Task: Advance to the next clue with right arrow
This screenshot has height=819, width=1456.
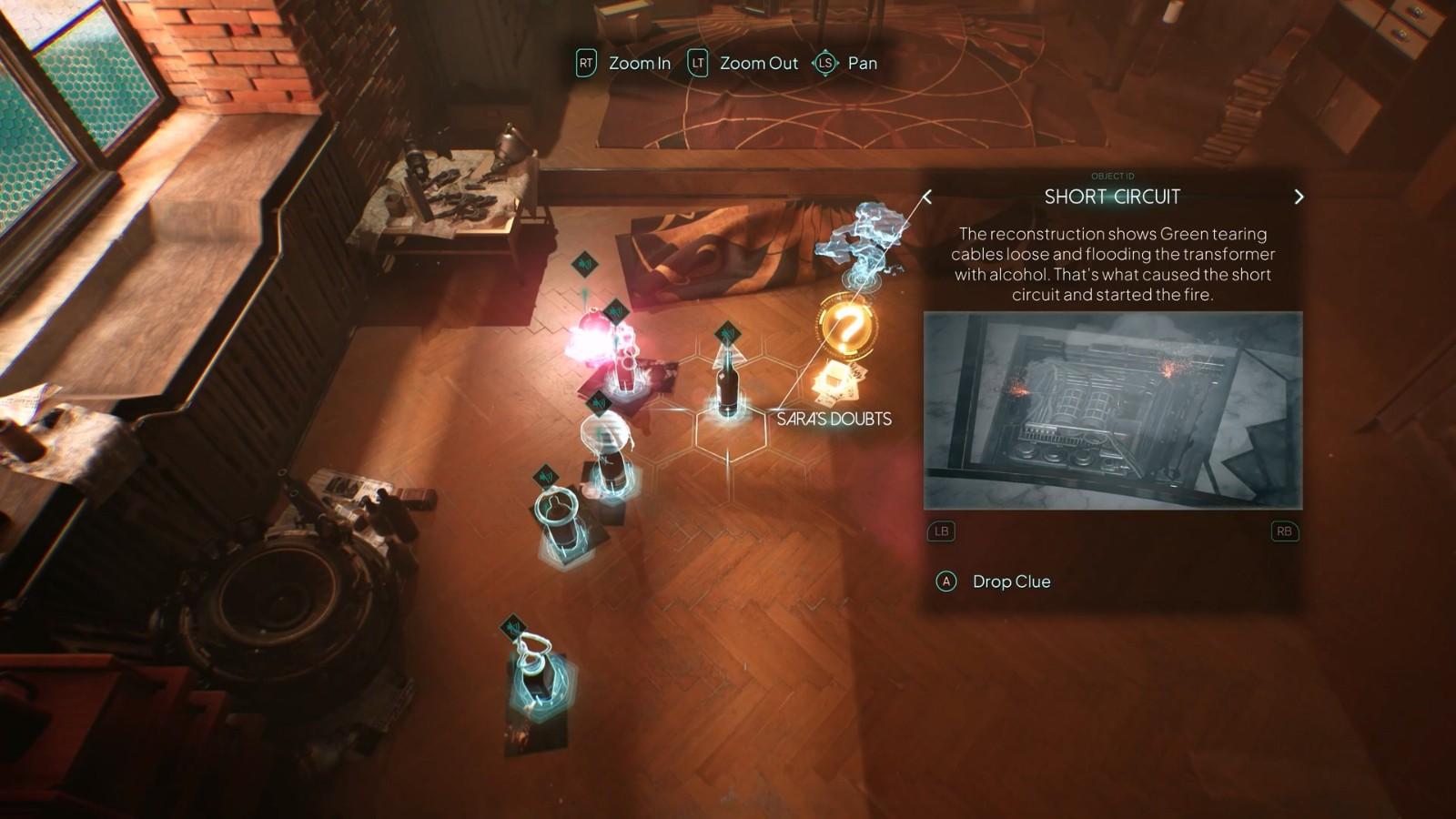Action: (x=1299, y=197)
